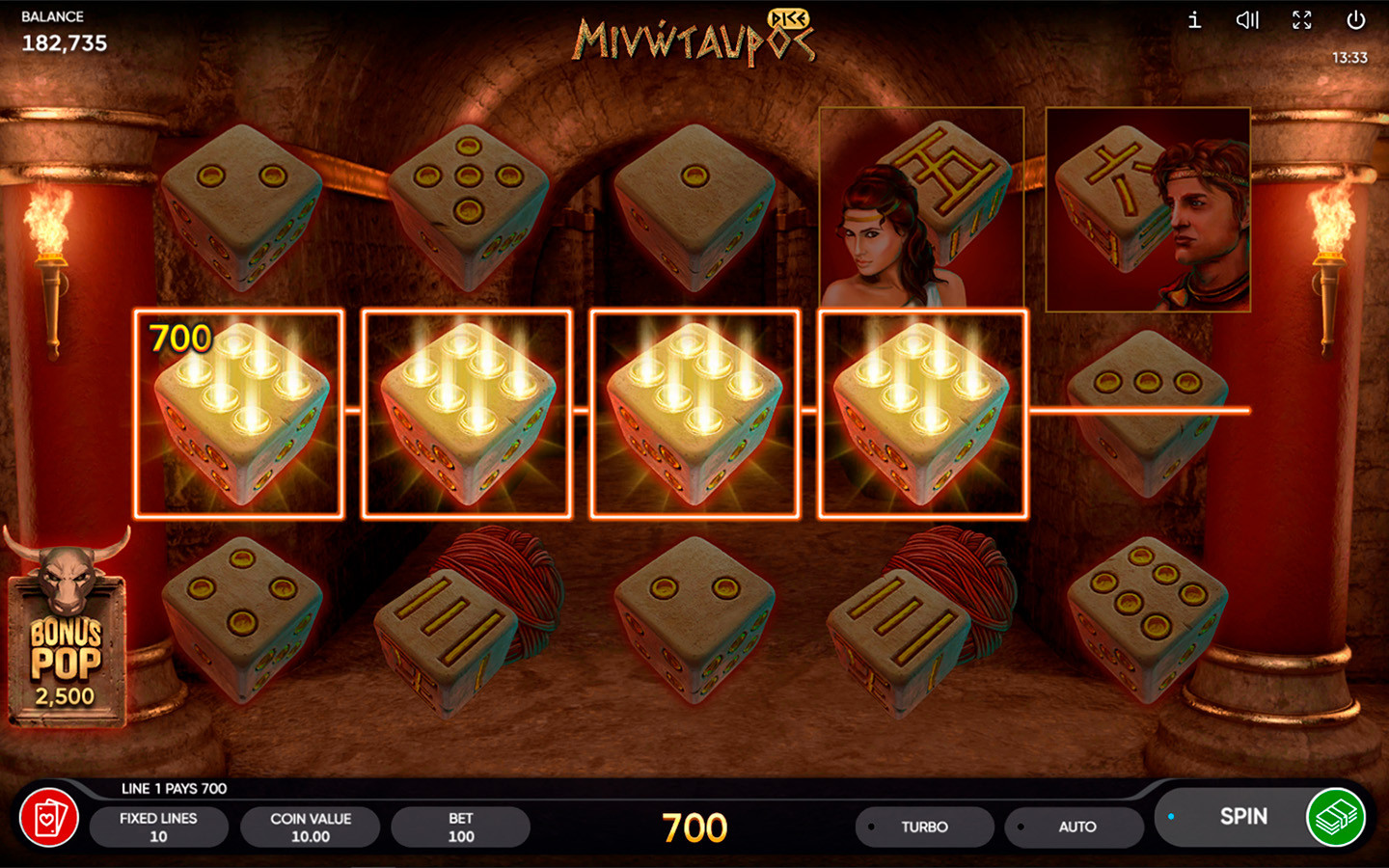Viewport: 1389px width, 868px height.
Task: Select the Ariadne symbol dice
Action: [x=922, y=207]
